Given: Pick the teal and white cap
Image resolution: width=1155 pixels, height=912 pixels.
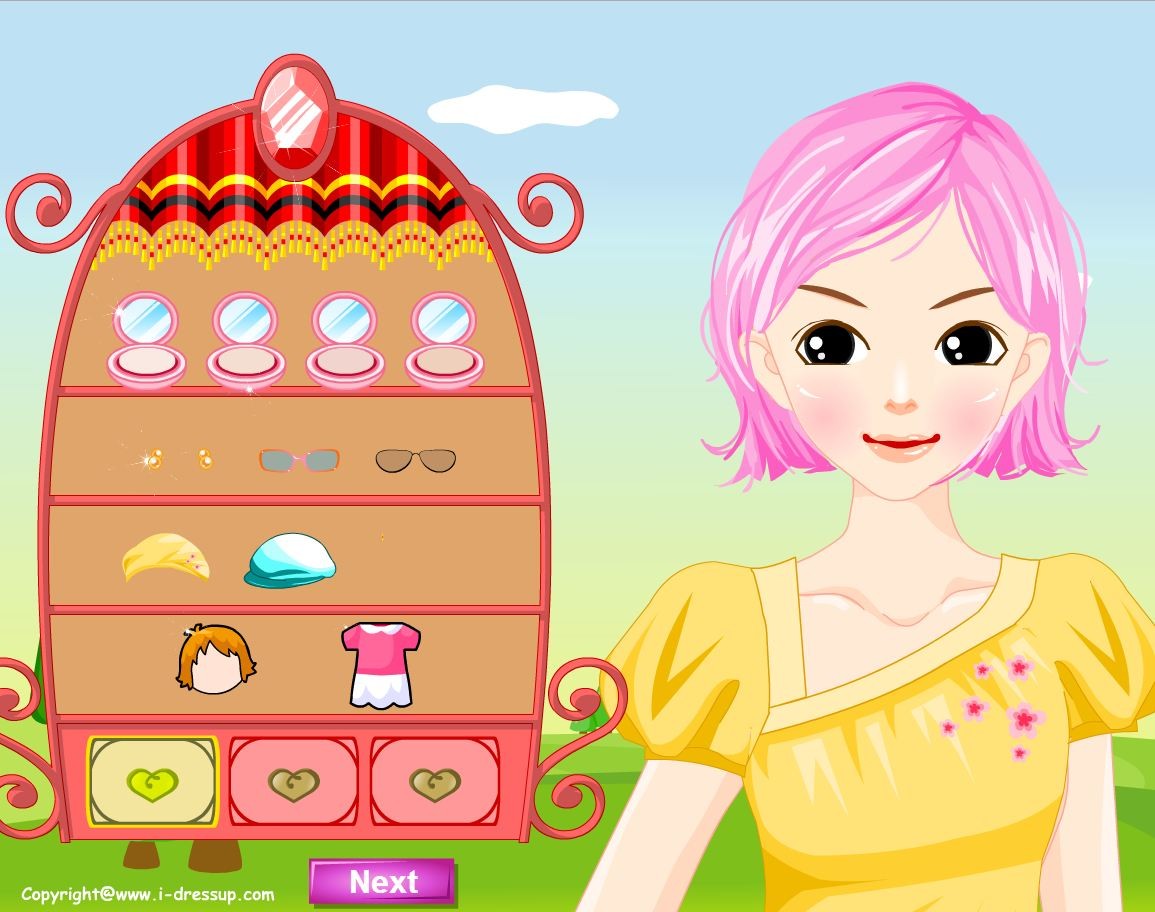Looking at the screenshot, I should coord(291,560).
